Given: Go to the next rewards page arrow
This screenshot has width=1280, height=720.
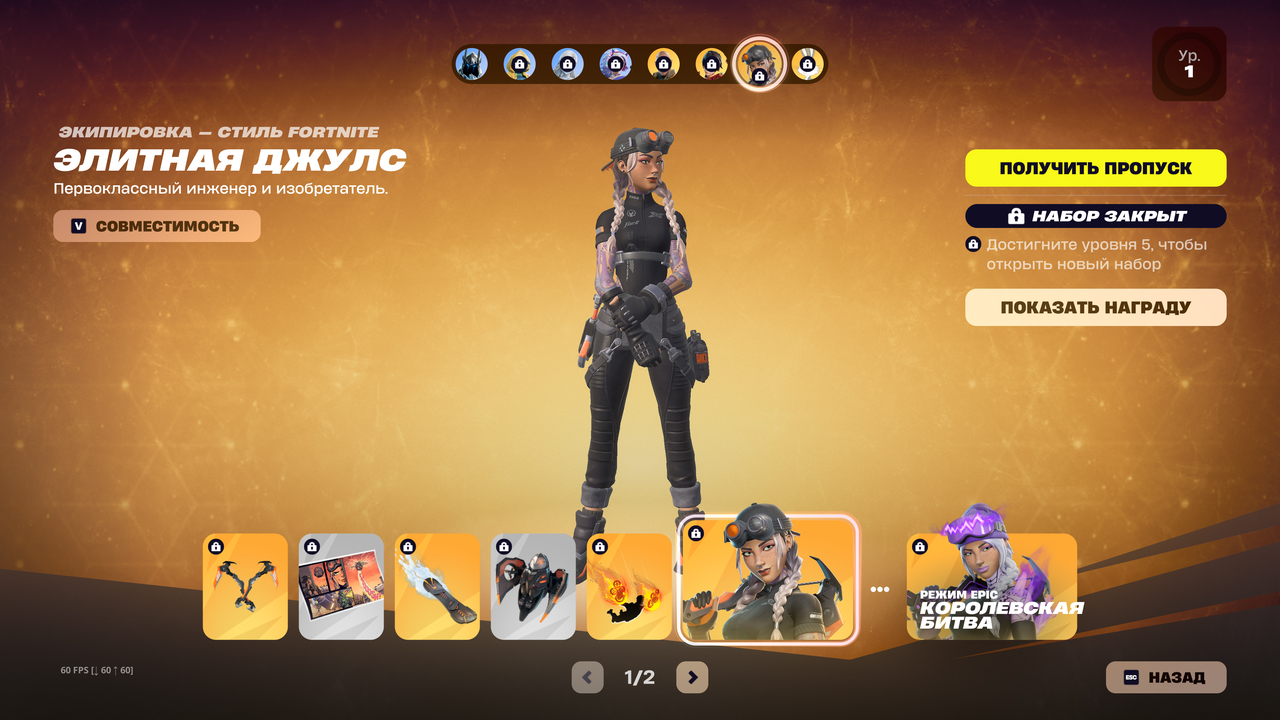Looking at the screenshot, I should 692,678.
